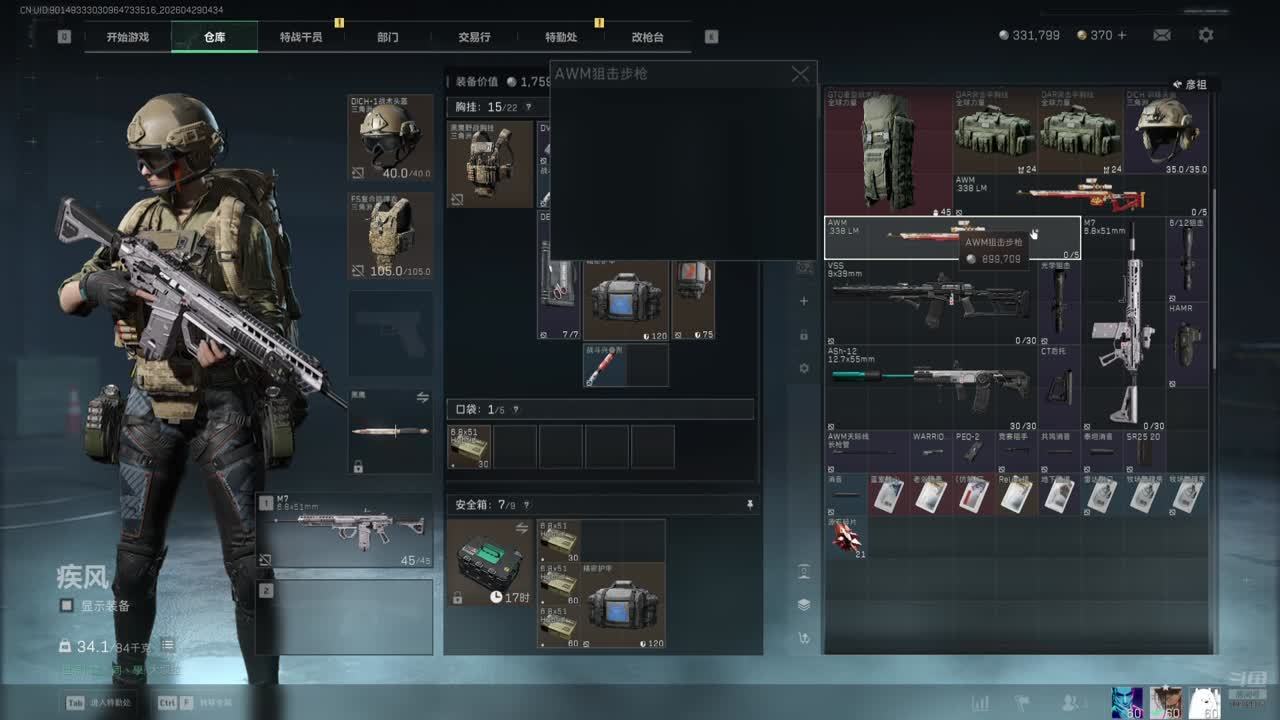
Task: Click the 6.8x51 ammo in pocket slot
Action: [x=468, y=446]
